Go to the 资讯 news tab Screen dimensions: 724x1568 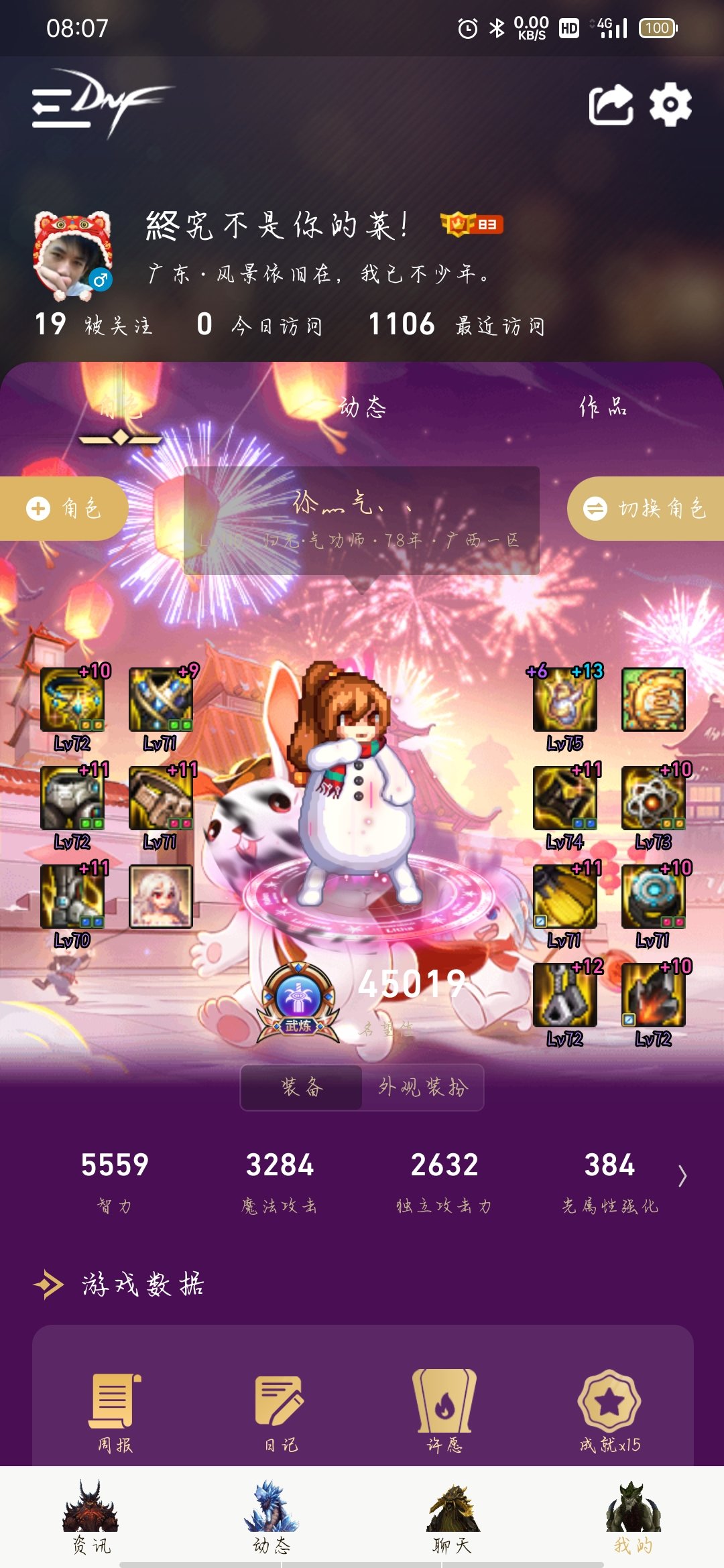click(x=91, y=1517)
